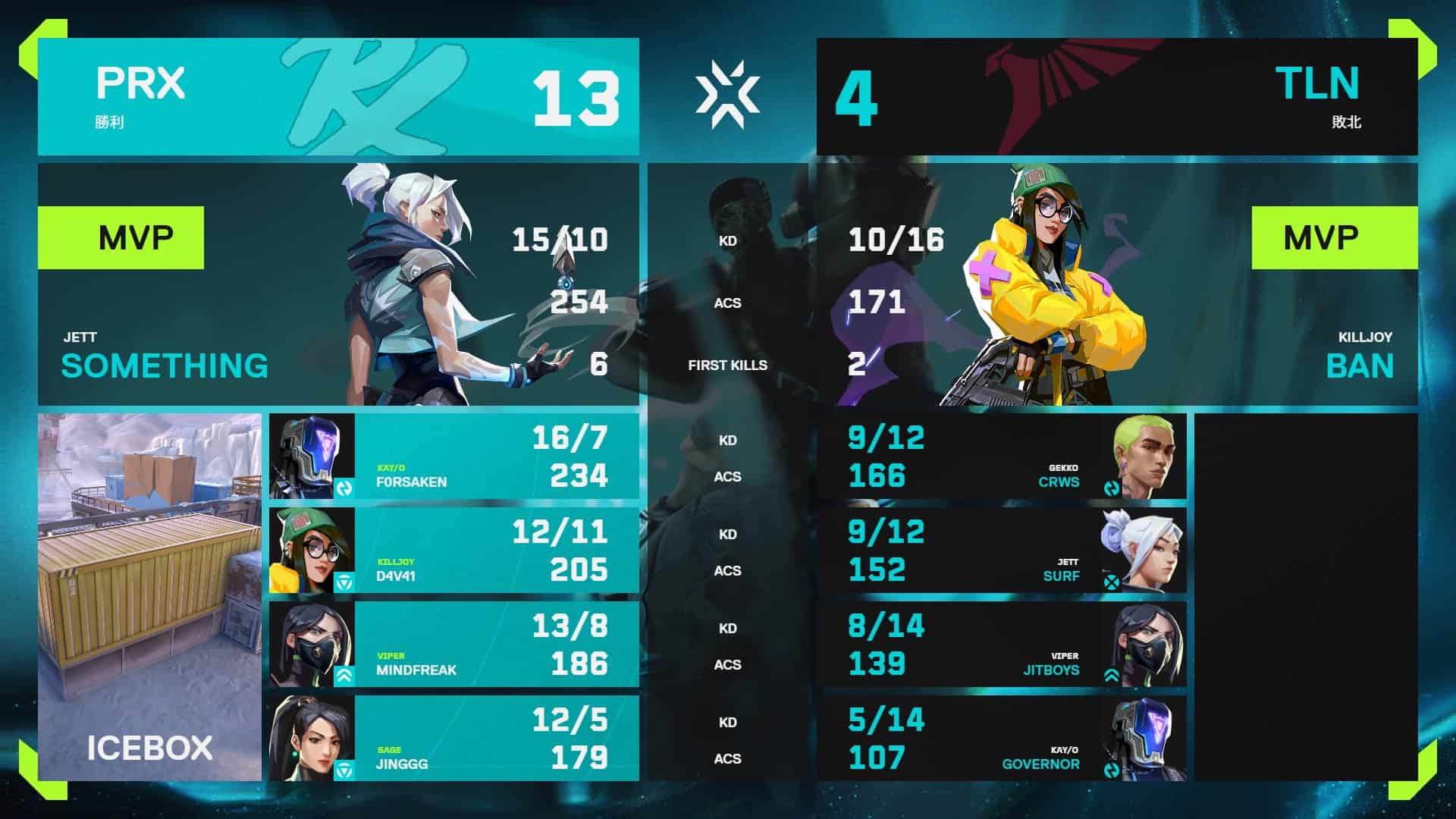
Task: Click Something's green MVP badge
Action: click(x=121, y=237)
